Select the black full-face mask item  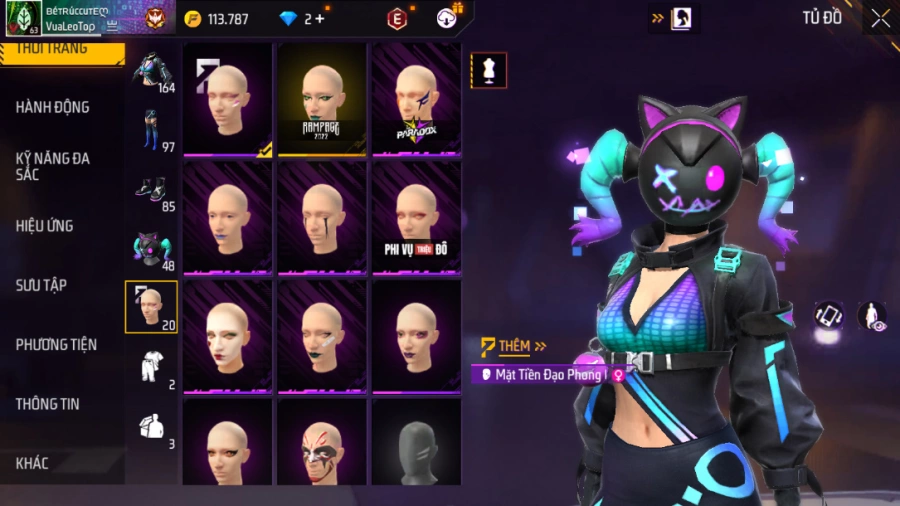click(417, 442)
